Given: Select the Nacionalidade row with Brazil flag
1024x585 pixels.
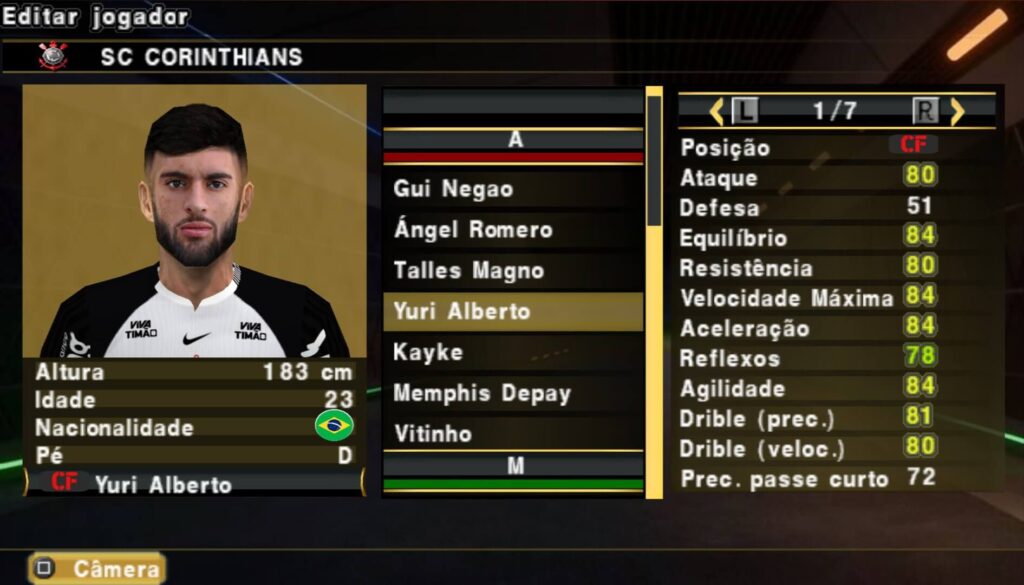Looking at the screenshot, I should pos(194,428).
